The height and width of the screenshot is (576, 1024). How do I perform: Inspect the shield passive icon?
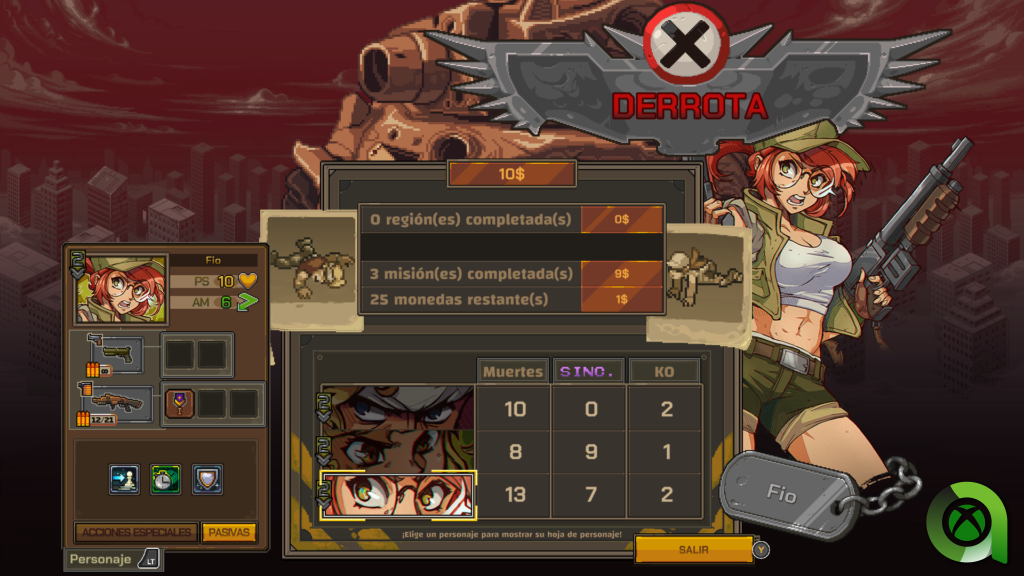coord(207,479)
